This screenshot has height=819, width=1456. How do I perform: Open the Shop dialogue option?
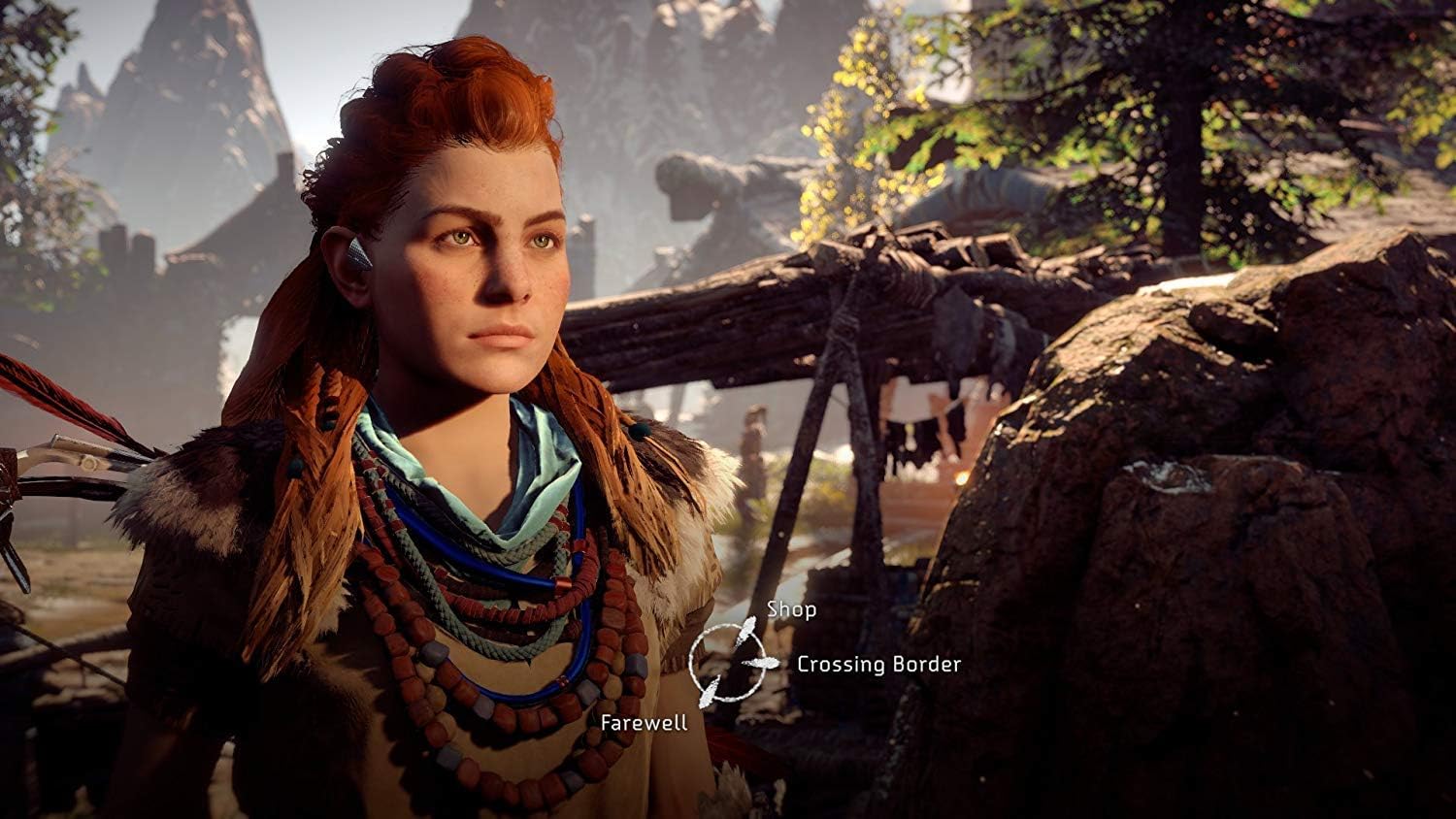coord(792,610)
